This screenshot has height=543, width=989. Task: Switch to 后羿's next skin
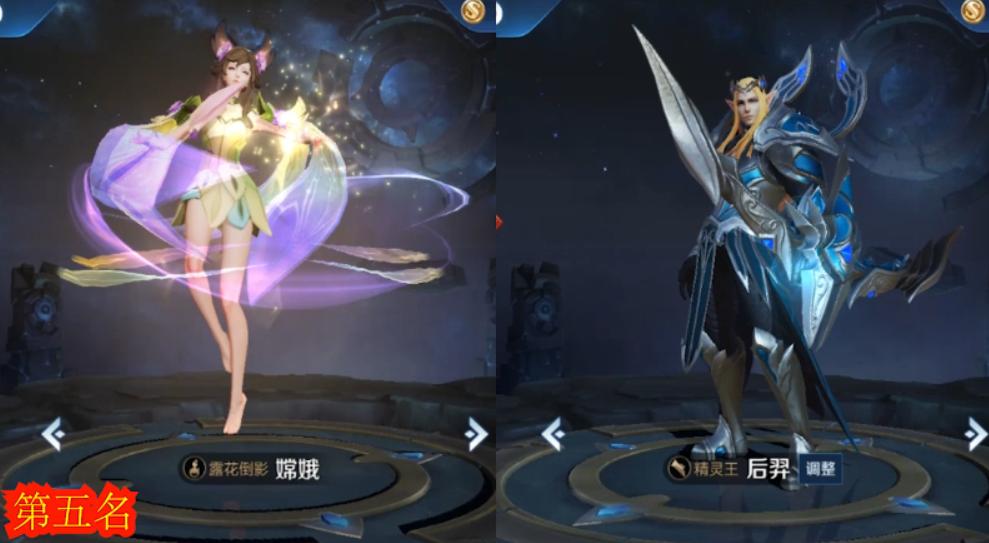click(976, 433)
